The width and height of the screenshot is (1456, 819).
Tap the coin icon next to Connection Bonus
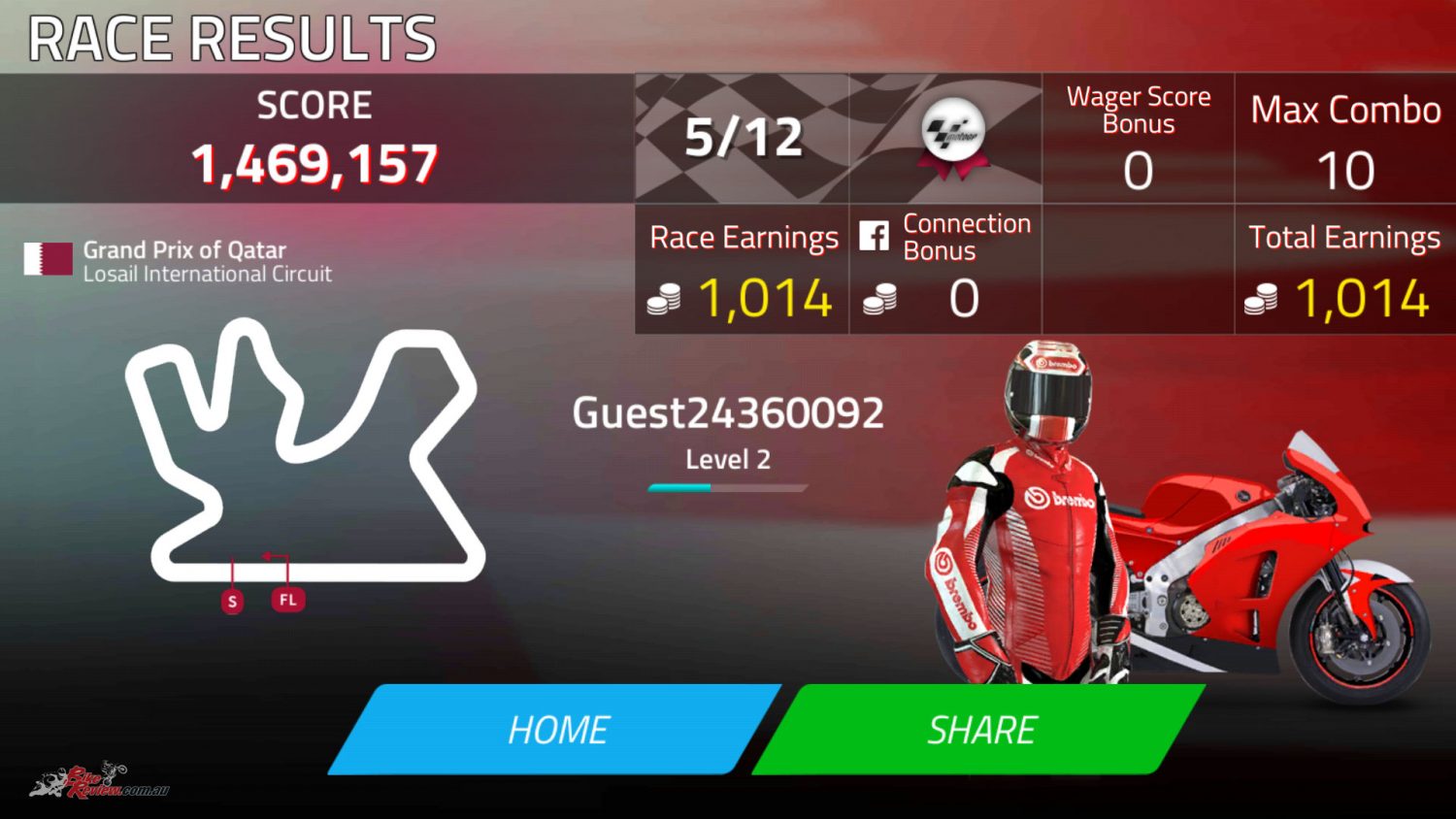(881, 299)
